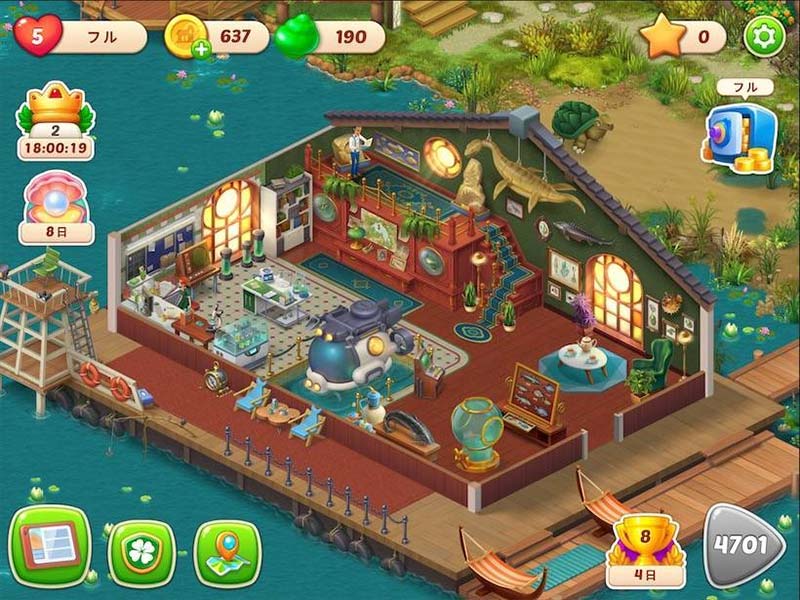Image resolution: width=800 pixels, height=600 pixels.
Task: Open the task list tablet button
Action: [50, 546]
